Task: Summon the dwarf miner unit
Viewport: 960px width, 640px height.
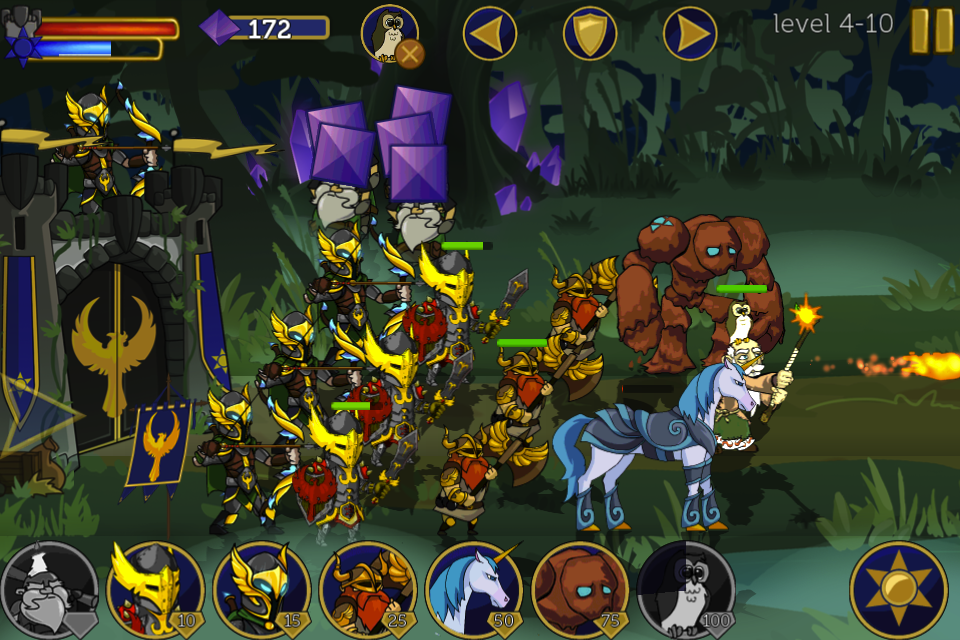Action: (x=50, y=590)
